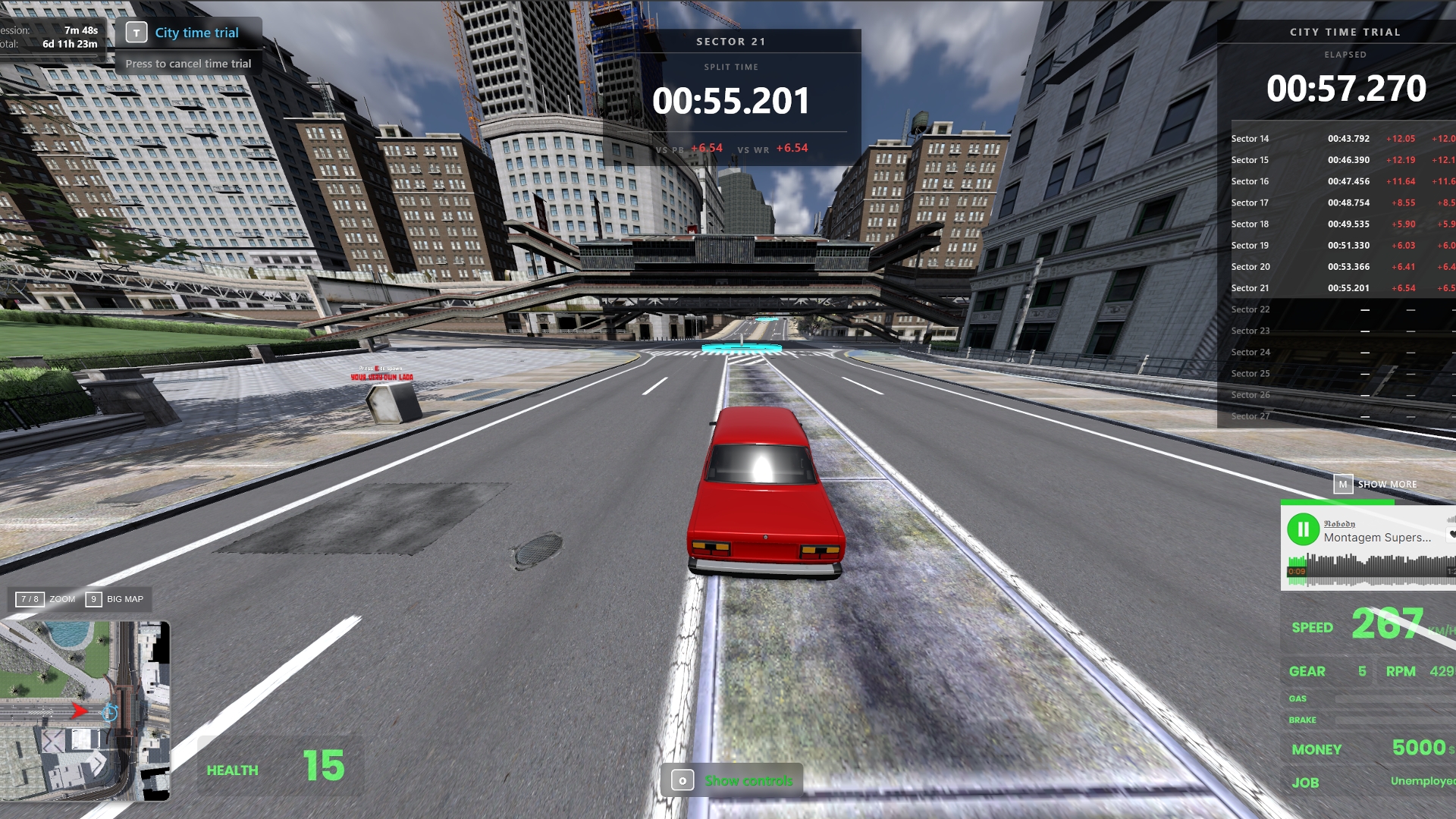Screen dimensions: 1456x819
Task: Open the Big Map option
Action: [x=115, y=599]
